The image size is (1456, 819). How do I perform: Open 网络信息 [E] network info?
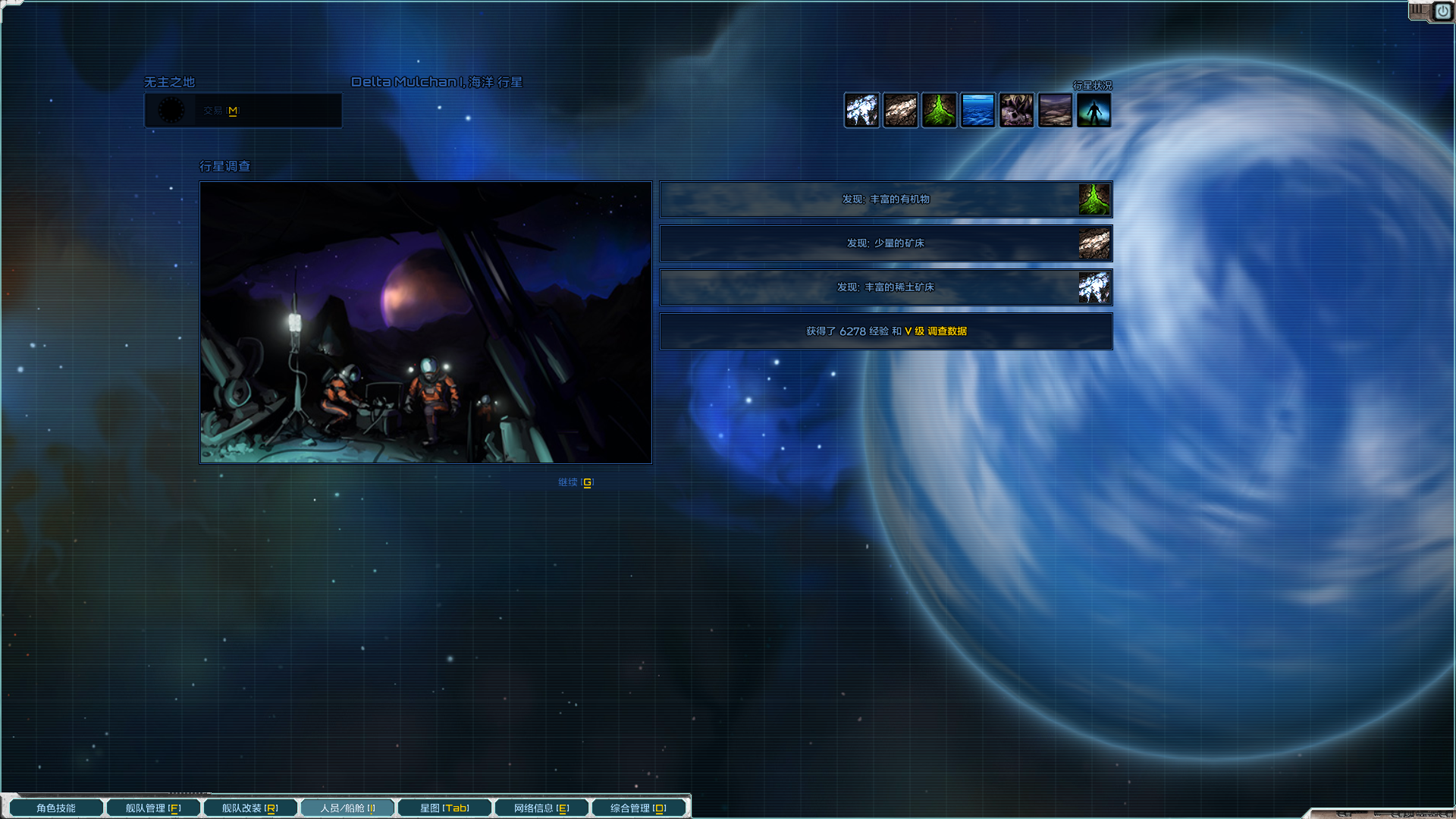(540, 808)
